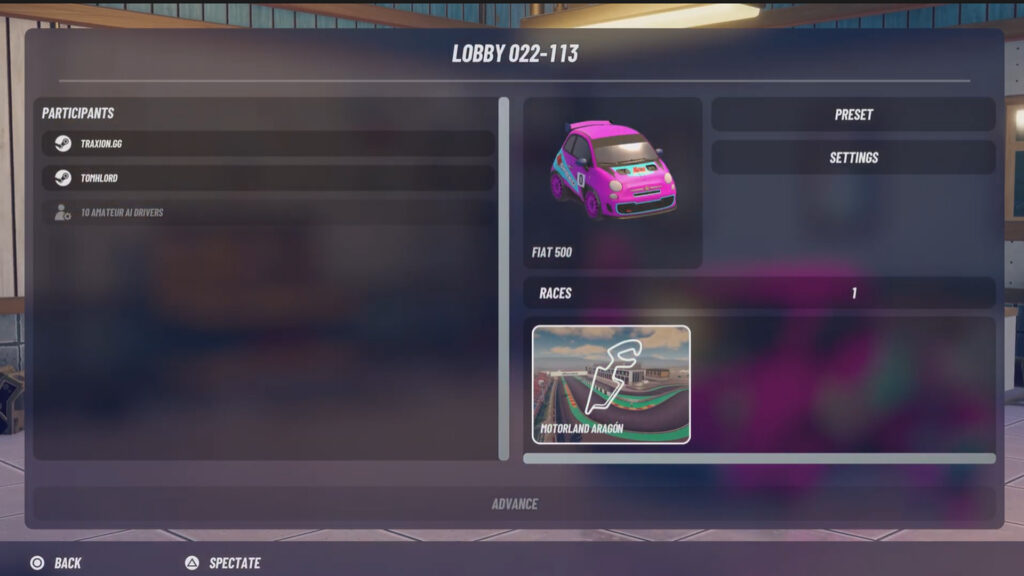The image size is (1024, 576).
Task: Select the Races count row
Action: (759, 293)
